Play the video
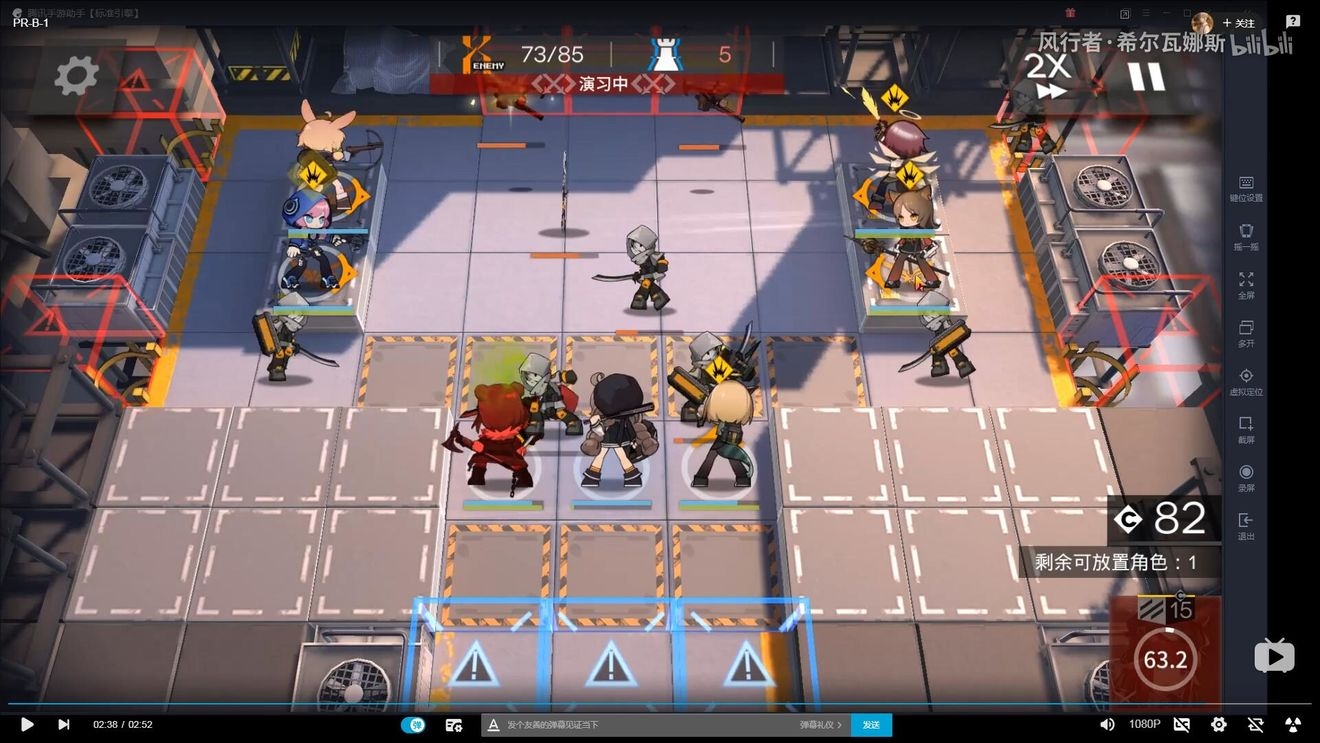 [27, 724]
